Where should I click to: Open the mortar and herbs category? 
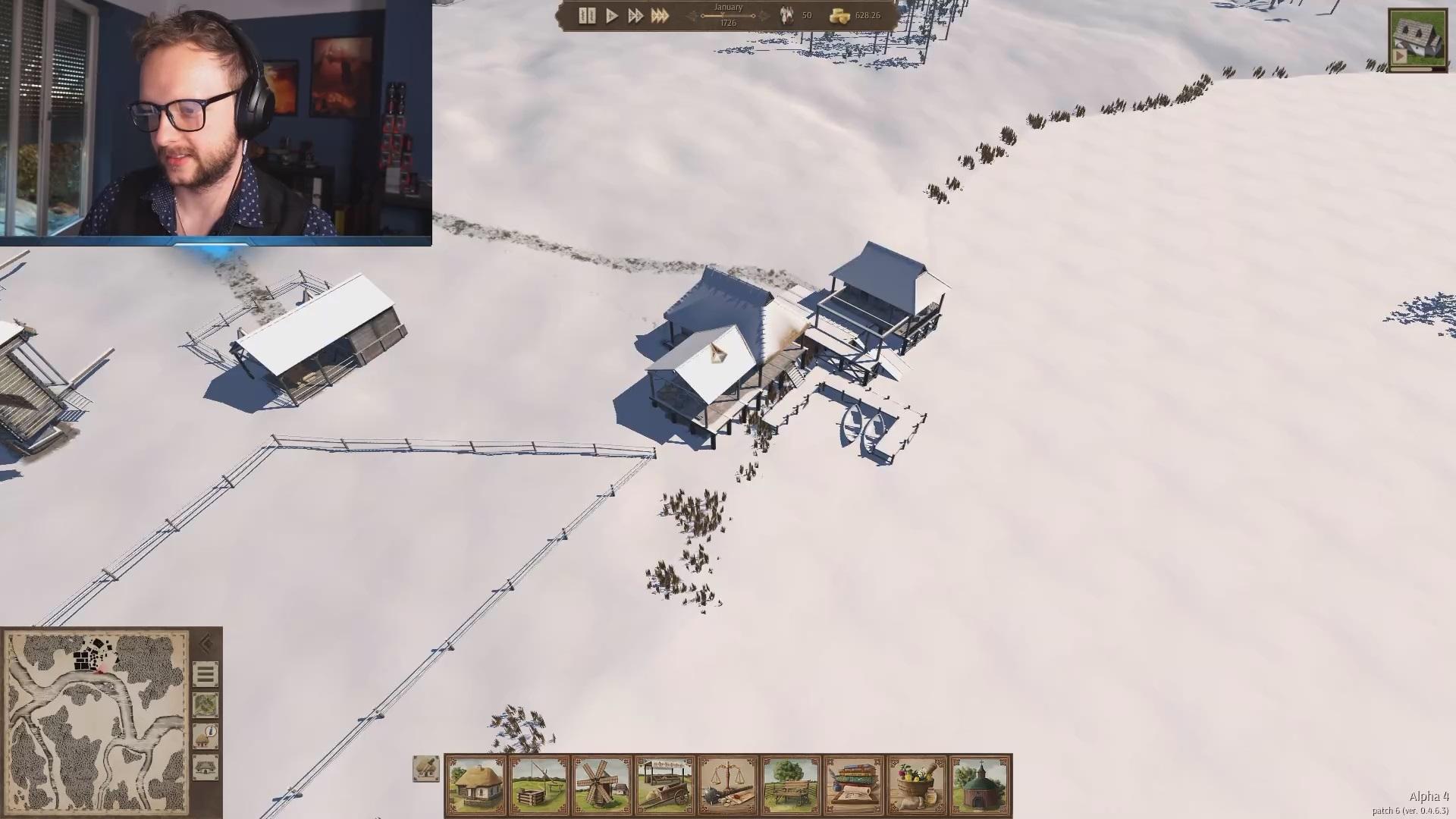(917, 785)
